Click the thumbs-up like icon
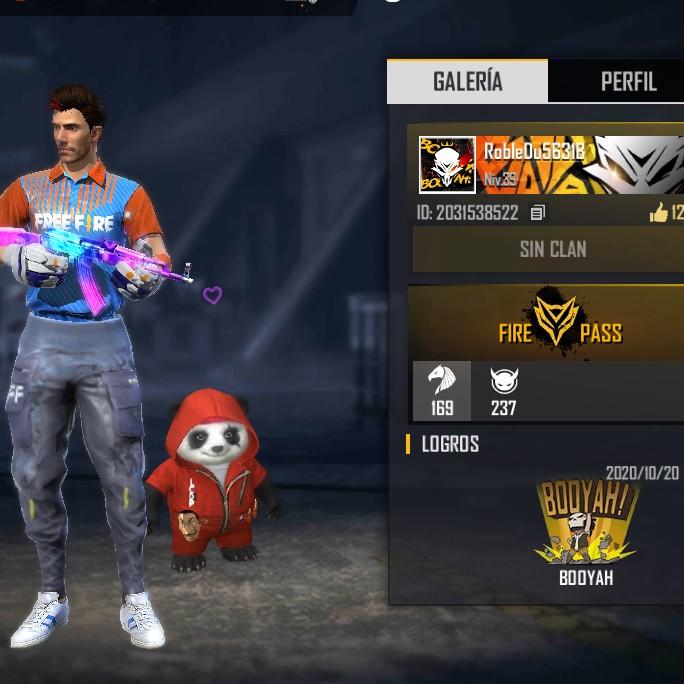This screenshot has width=684, height=684. tap(658, 212)
